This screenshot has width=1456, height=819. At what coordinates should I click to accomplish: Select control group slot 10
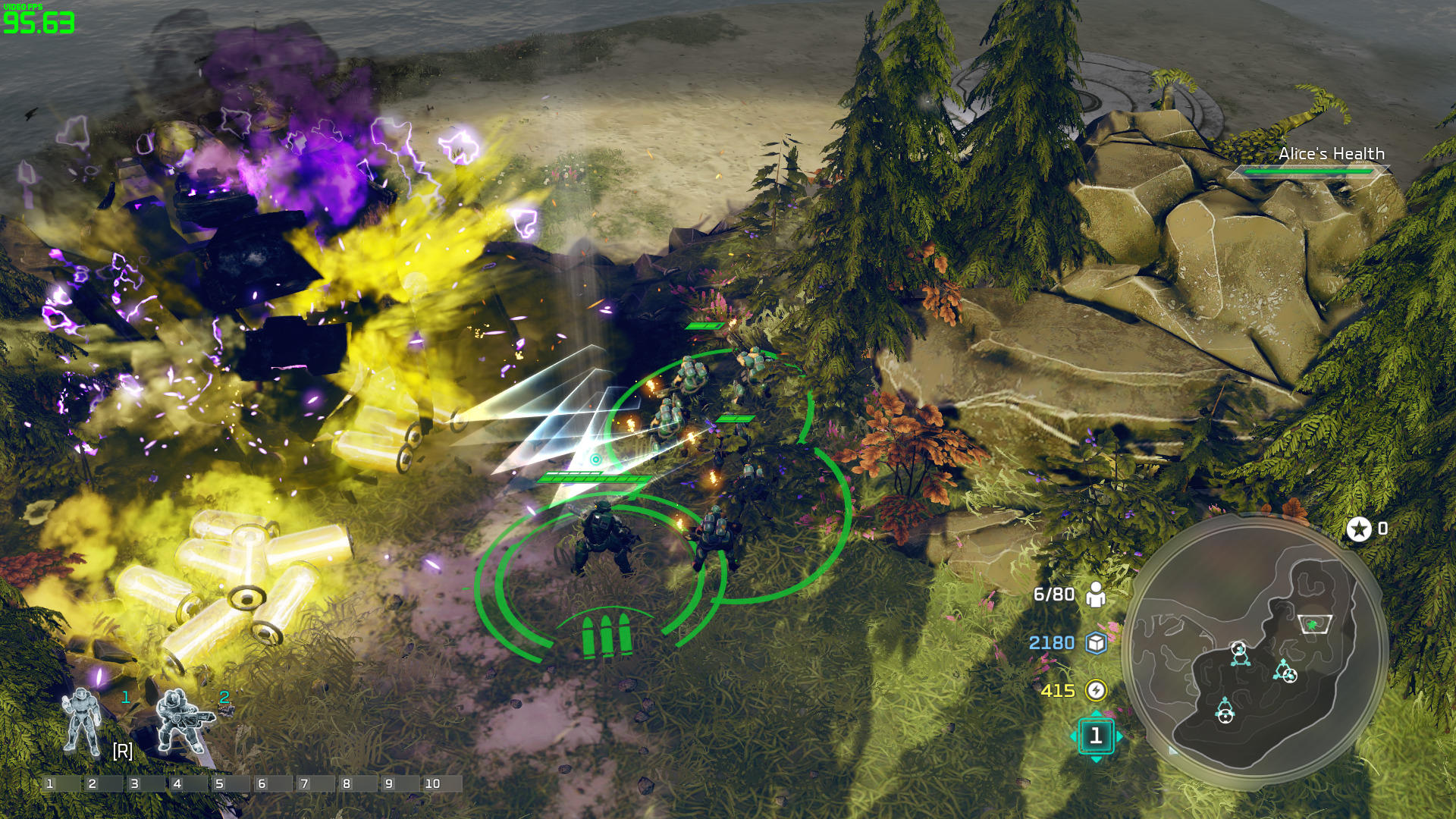click(x=441, y=783)
